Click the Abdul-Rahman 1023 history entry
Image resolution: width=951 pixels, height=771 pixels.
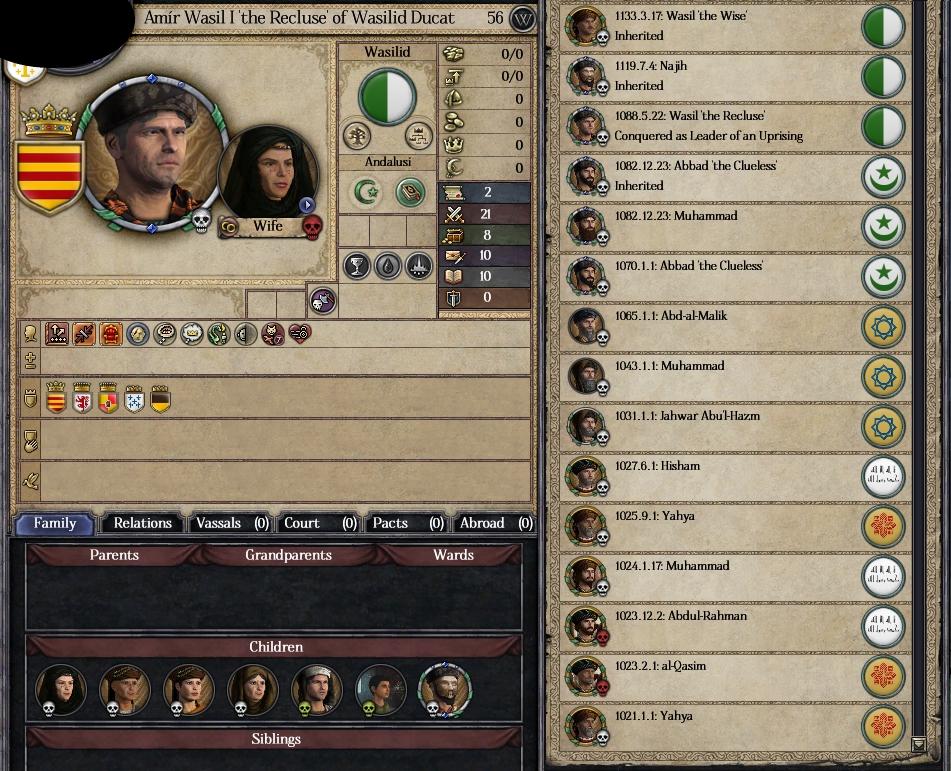[710, 626]
